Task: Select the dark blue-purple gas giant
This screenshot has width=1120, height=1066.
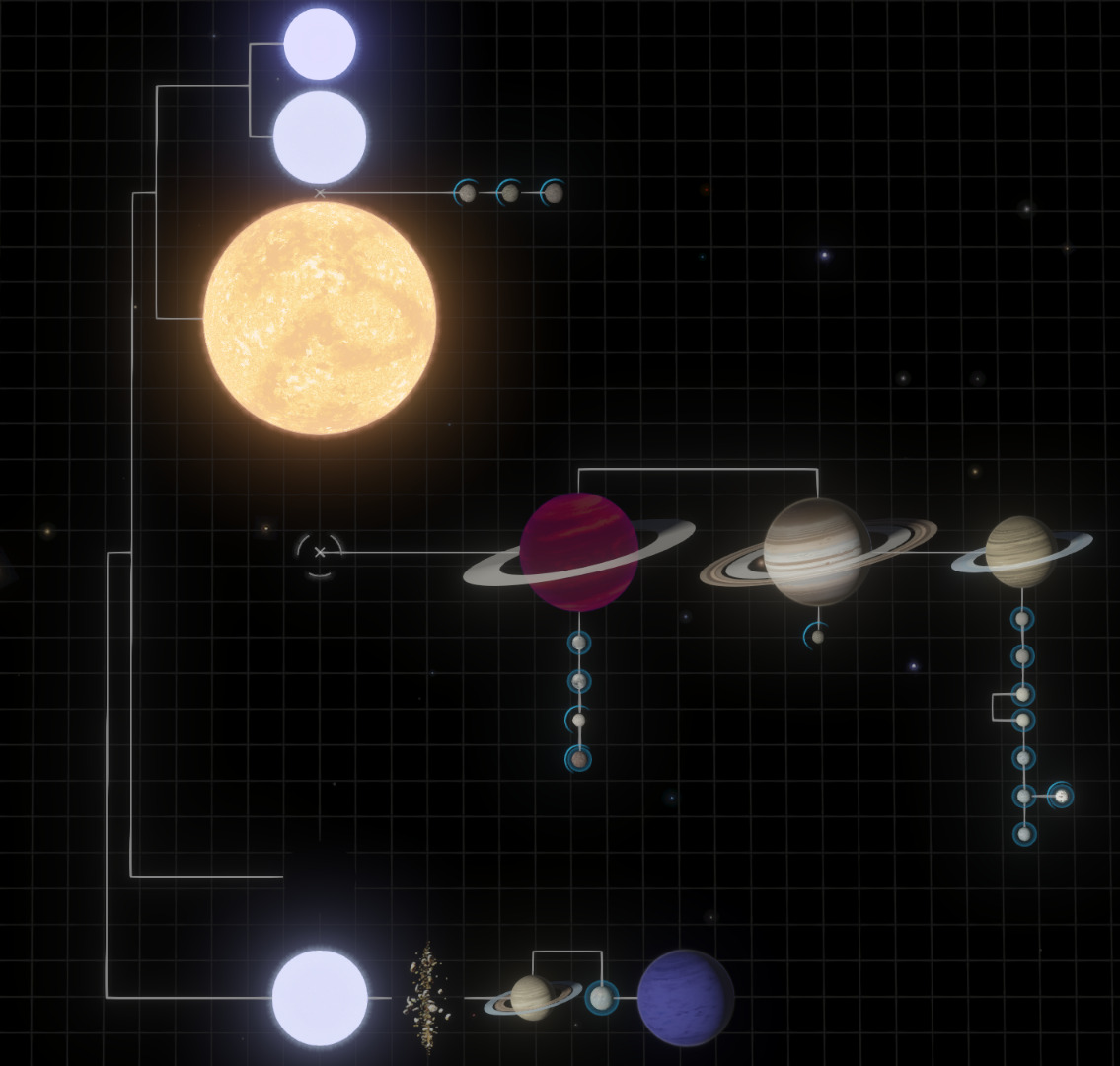Action: click(686, 998)
